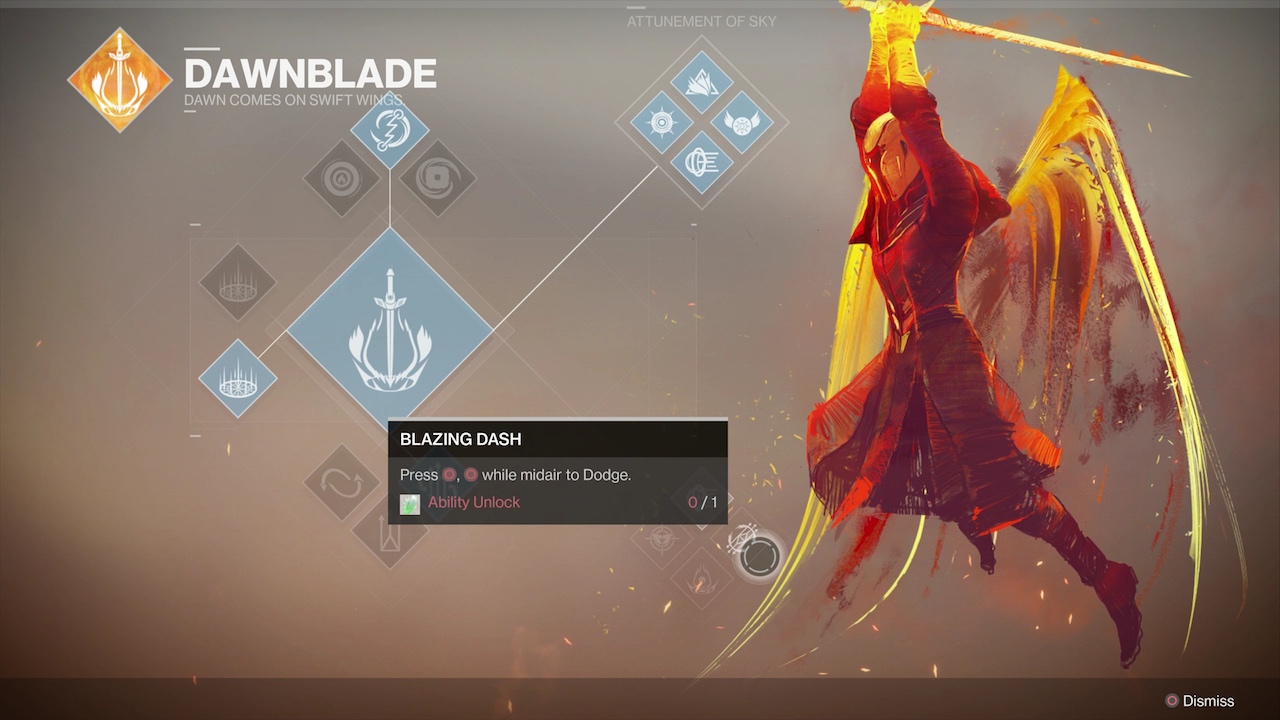Select the locked circular arrows jump node

pos(341,483)
